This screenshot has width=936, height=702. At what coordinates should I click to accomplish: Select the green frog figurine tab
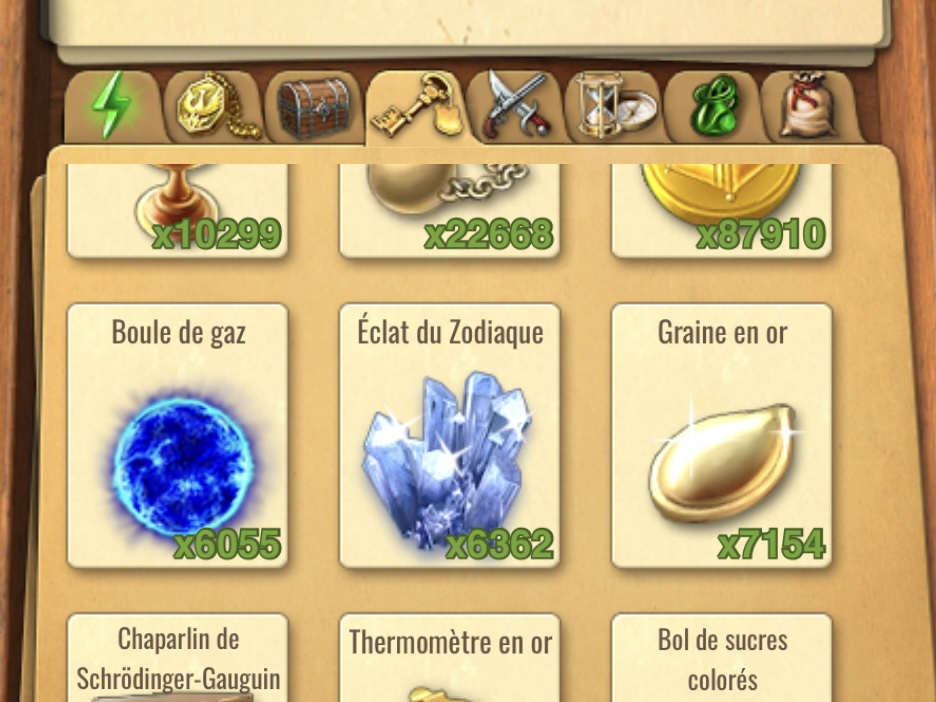(x=713, y=107)
